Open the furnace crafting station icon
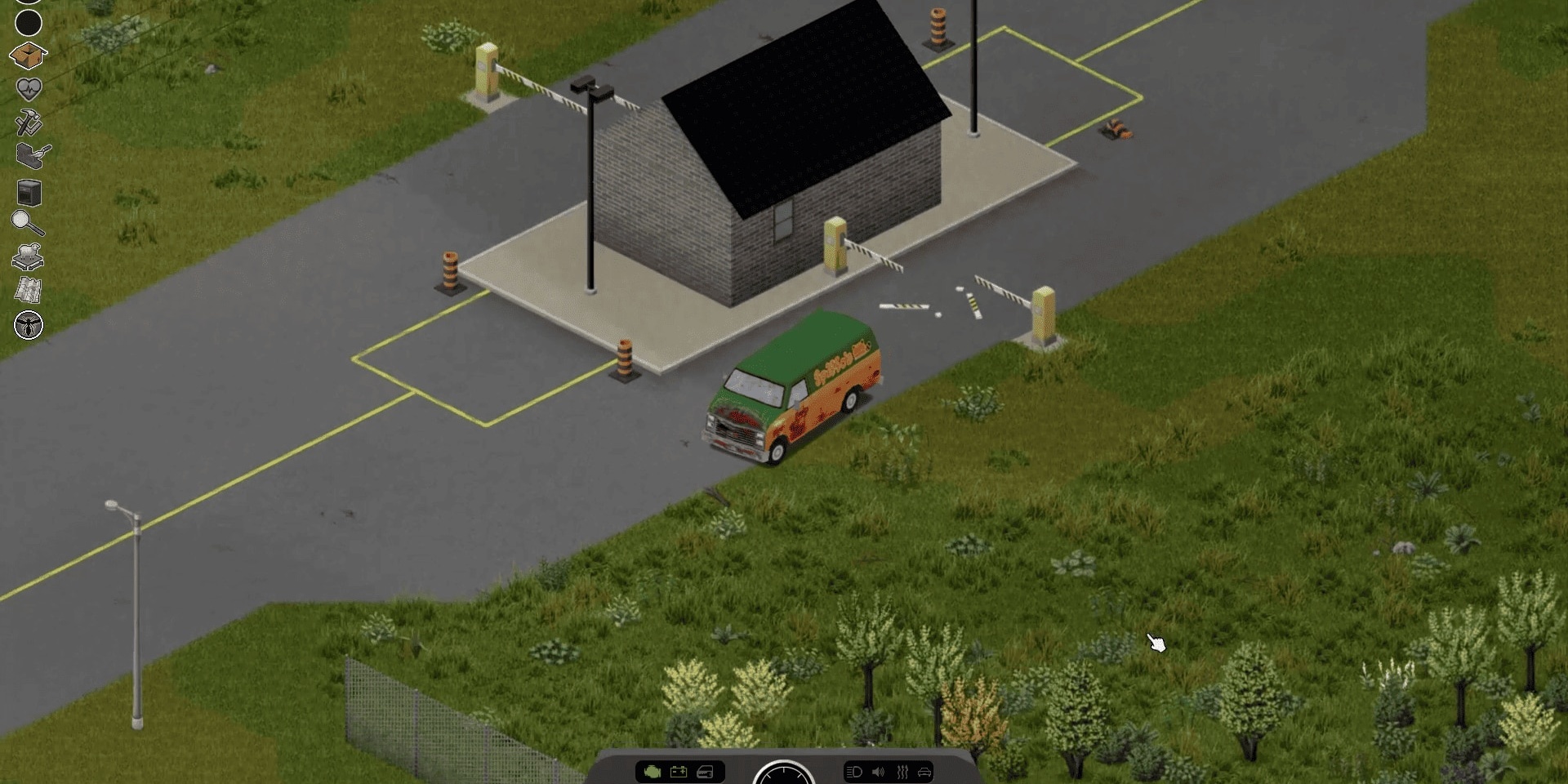This screenshot has width=1568, height=784. (29, 191)
